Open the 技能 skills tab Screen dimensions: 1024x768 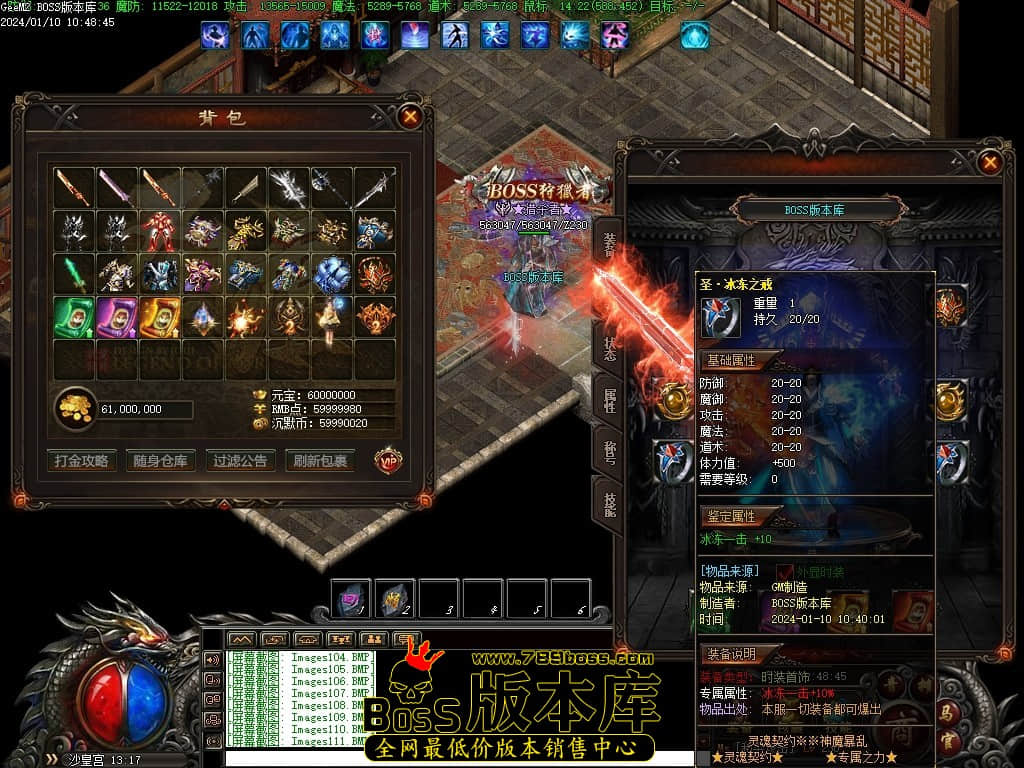(609, 503)
